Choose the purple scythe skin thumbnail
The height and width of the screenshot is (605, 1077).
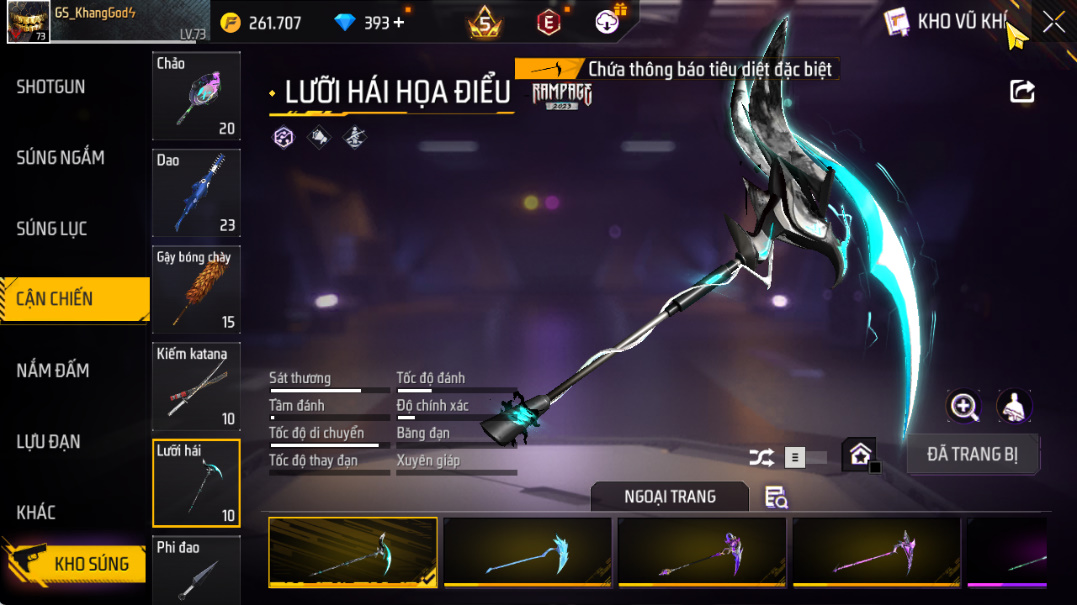point(702,551)
